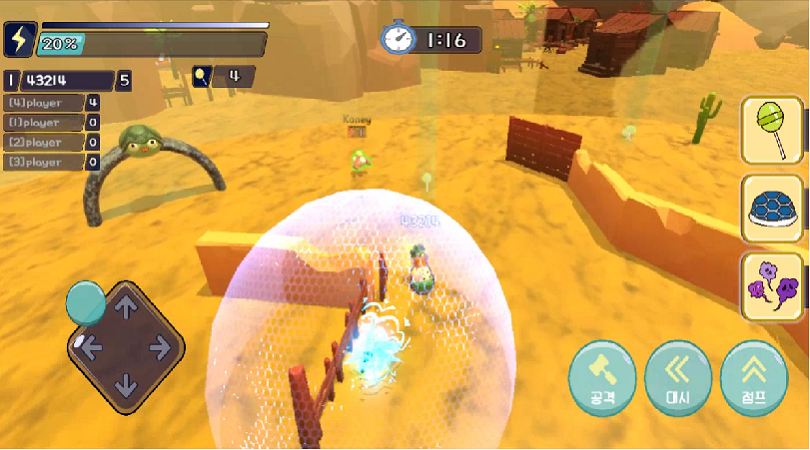The height and width of the screenshot is (450, 810).
Task: Tap the D-pad left arrow
Action: [90, 347]
